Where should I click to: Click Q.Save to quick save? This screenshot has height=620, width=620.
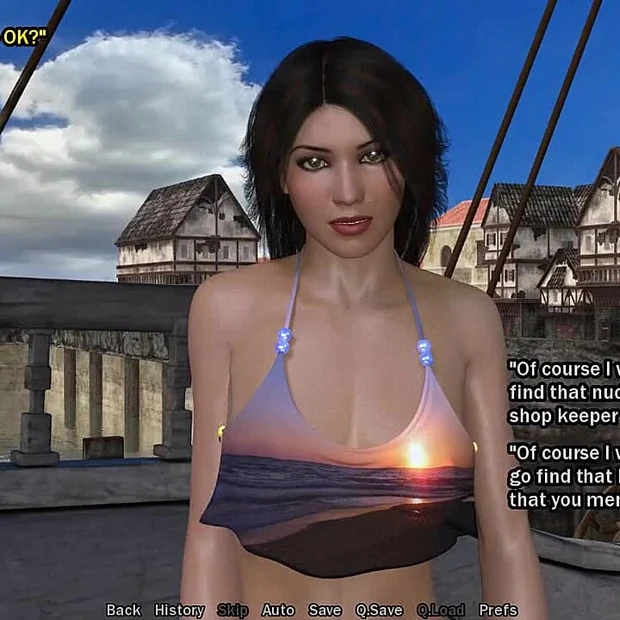coord(379,610)
